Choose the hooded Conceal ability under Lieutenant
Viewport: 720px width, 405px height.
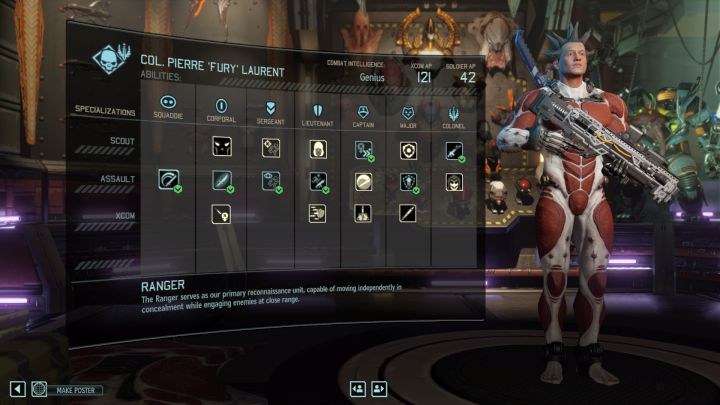tap(316, 148)
